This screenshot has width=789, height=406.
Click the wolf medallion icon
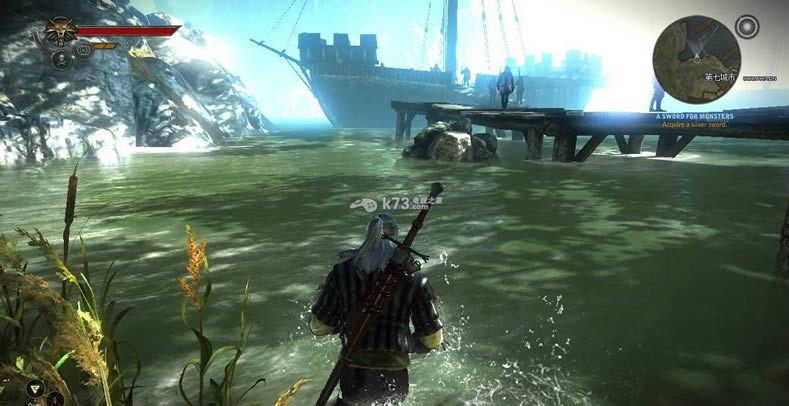click(x=60, y=32)
